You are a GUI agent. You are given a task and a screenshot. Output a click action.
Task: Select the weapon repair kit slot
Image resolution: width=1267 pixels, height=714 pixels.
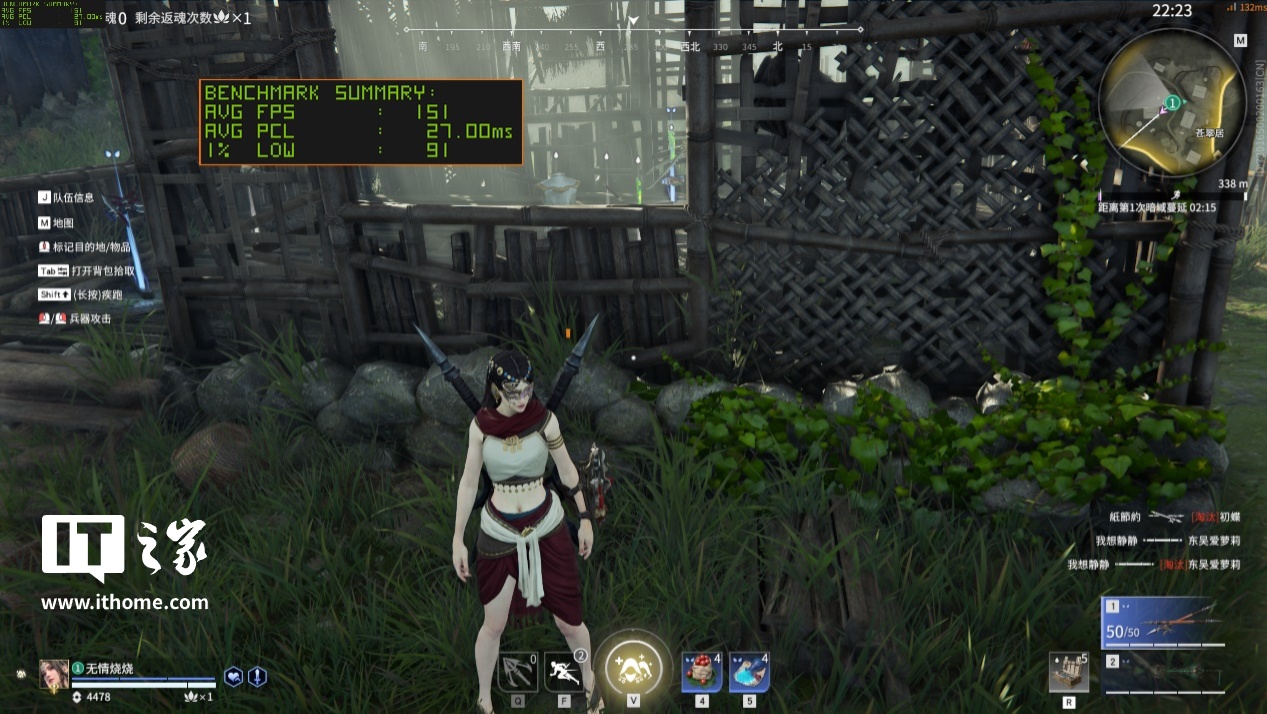1068,672
